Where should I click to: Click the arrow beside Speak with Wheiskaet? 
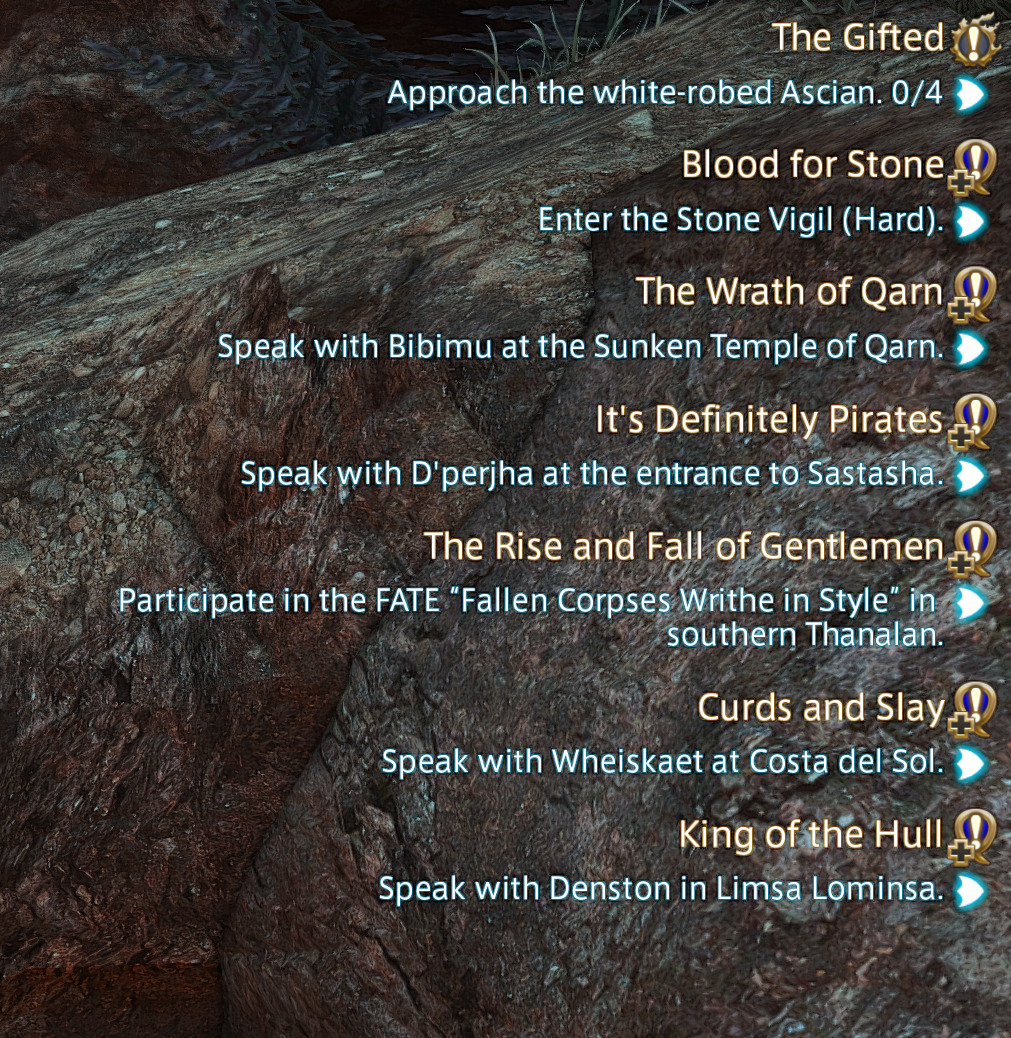click(x=970, y=765)
